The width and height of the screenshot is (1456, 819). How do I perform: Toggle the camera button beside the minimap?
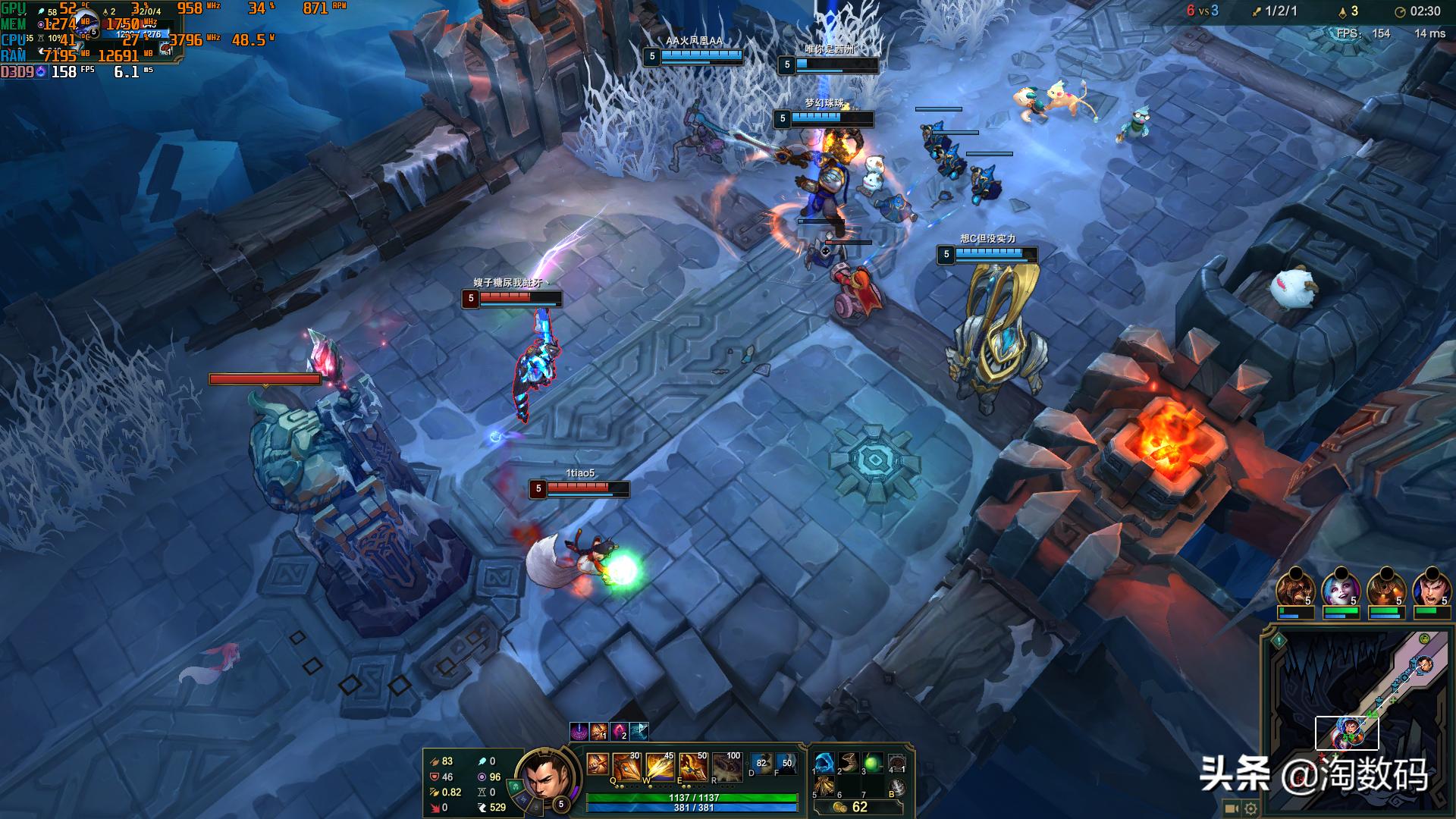(x=1232, y=808)
